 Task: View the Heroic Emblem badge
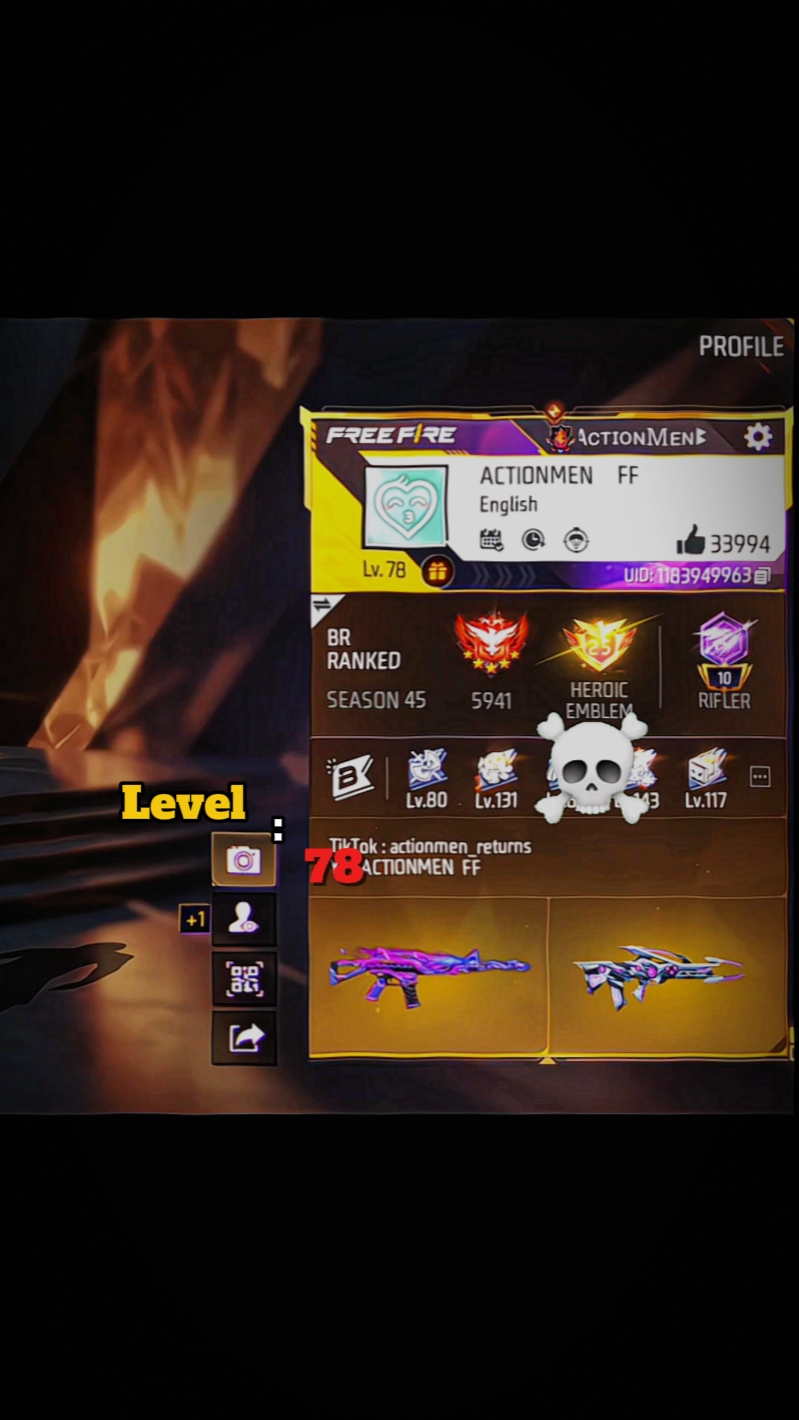(599, 647)
